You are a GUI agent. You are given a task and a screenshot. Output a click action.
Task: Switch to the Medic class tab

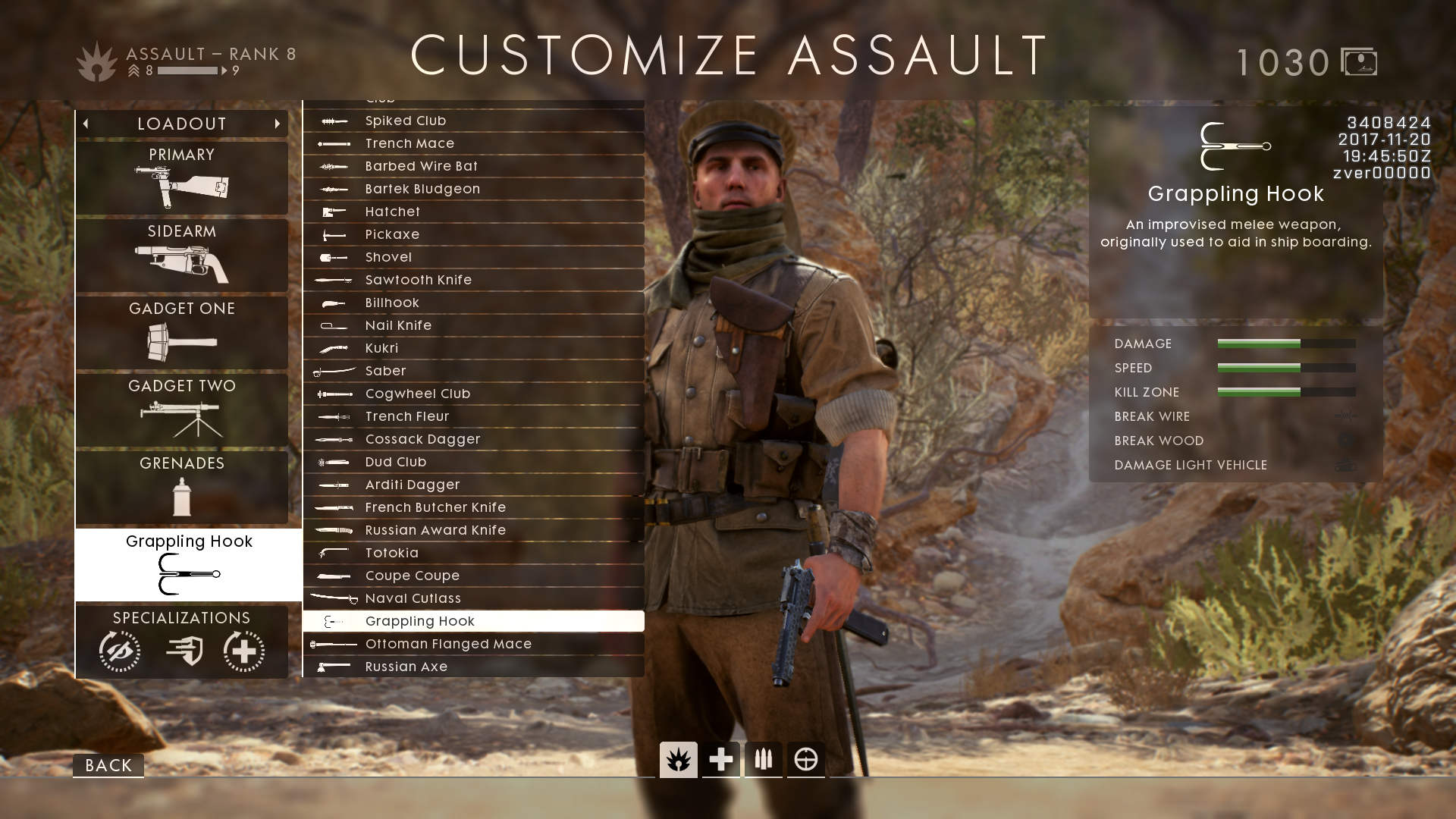tap(720, 759)
